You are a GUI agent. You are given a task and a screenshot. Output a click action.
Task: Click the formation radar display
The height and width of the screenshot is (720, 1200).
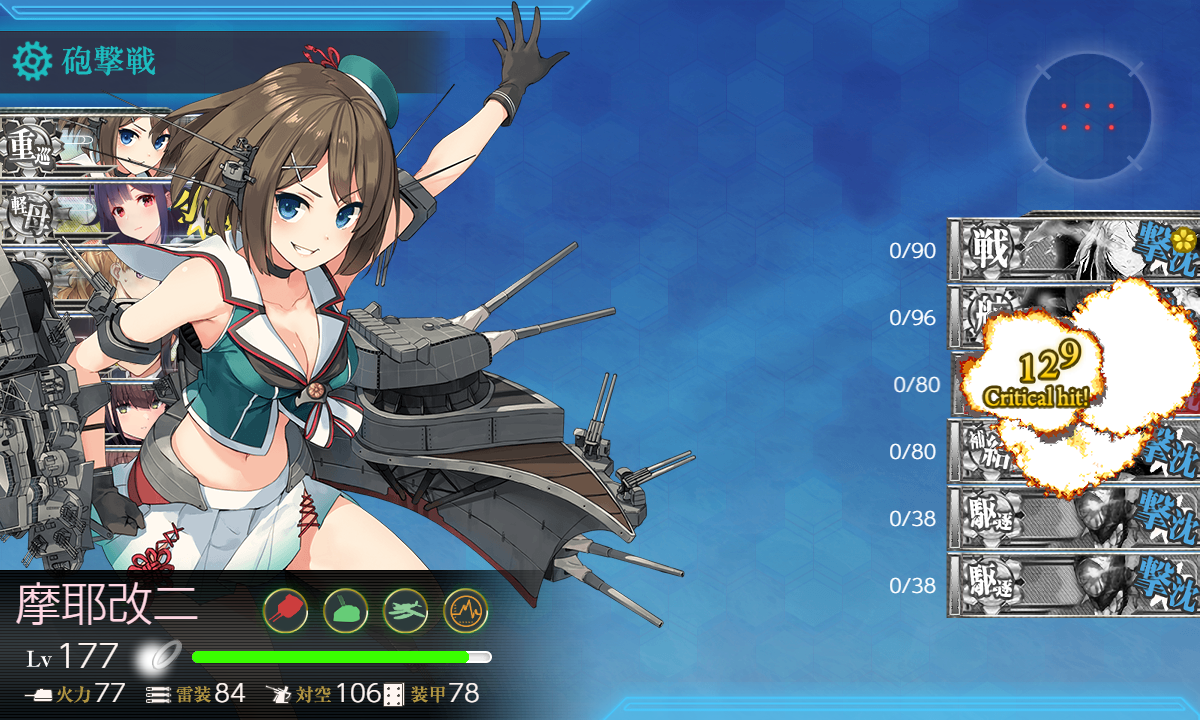1087,116
